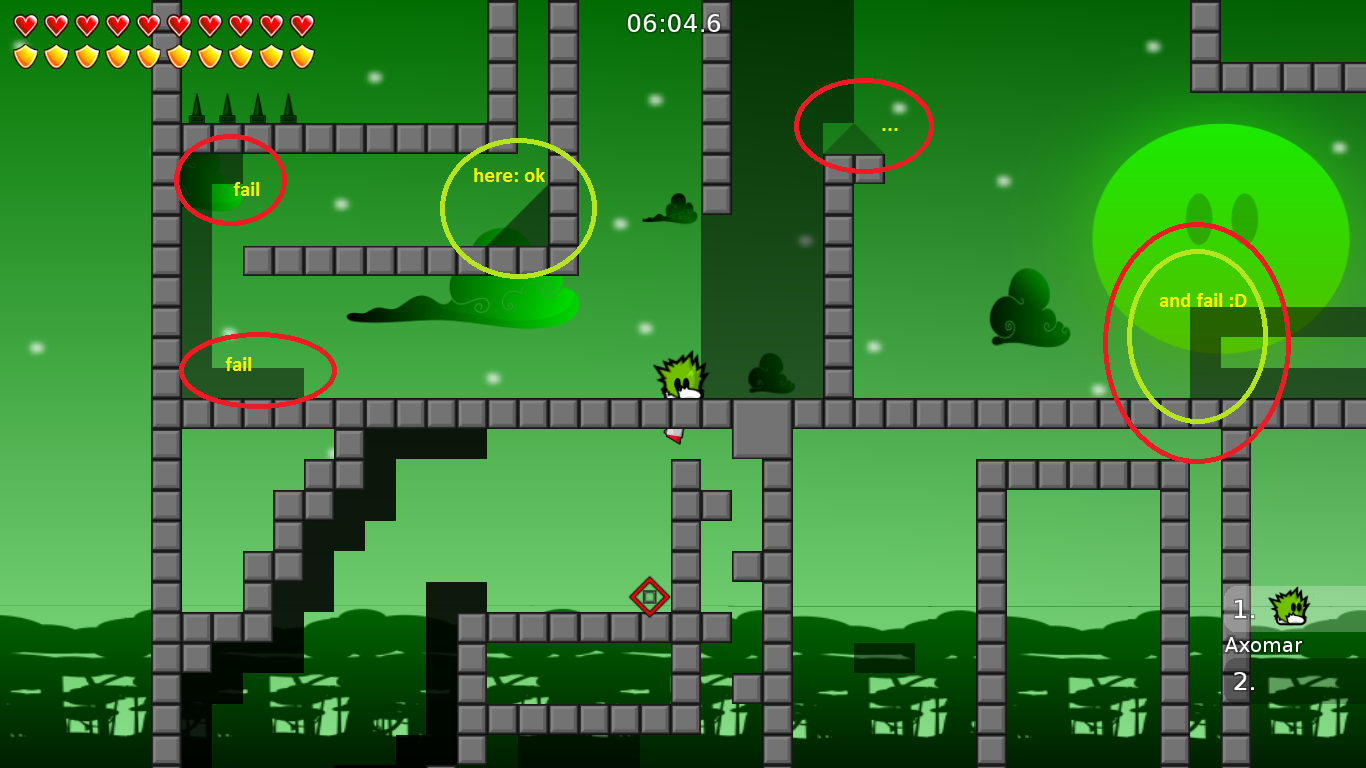Toggle the red 'fail' circle annotation upper left
Viewport: 1366px width, 768px height.
pos(232,180)
